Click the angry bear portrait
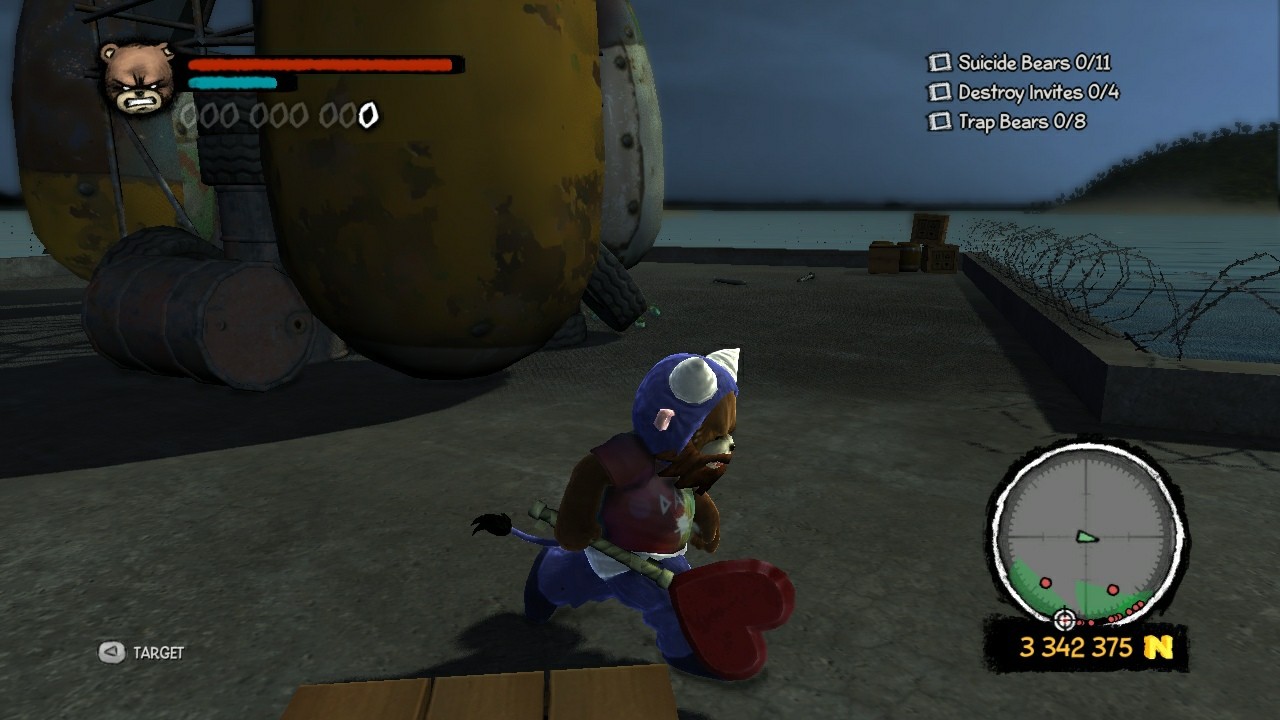The height and width of the screenshot is (720, 1280). 137,78
